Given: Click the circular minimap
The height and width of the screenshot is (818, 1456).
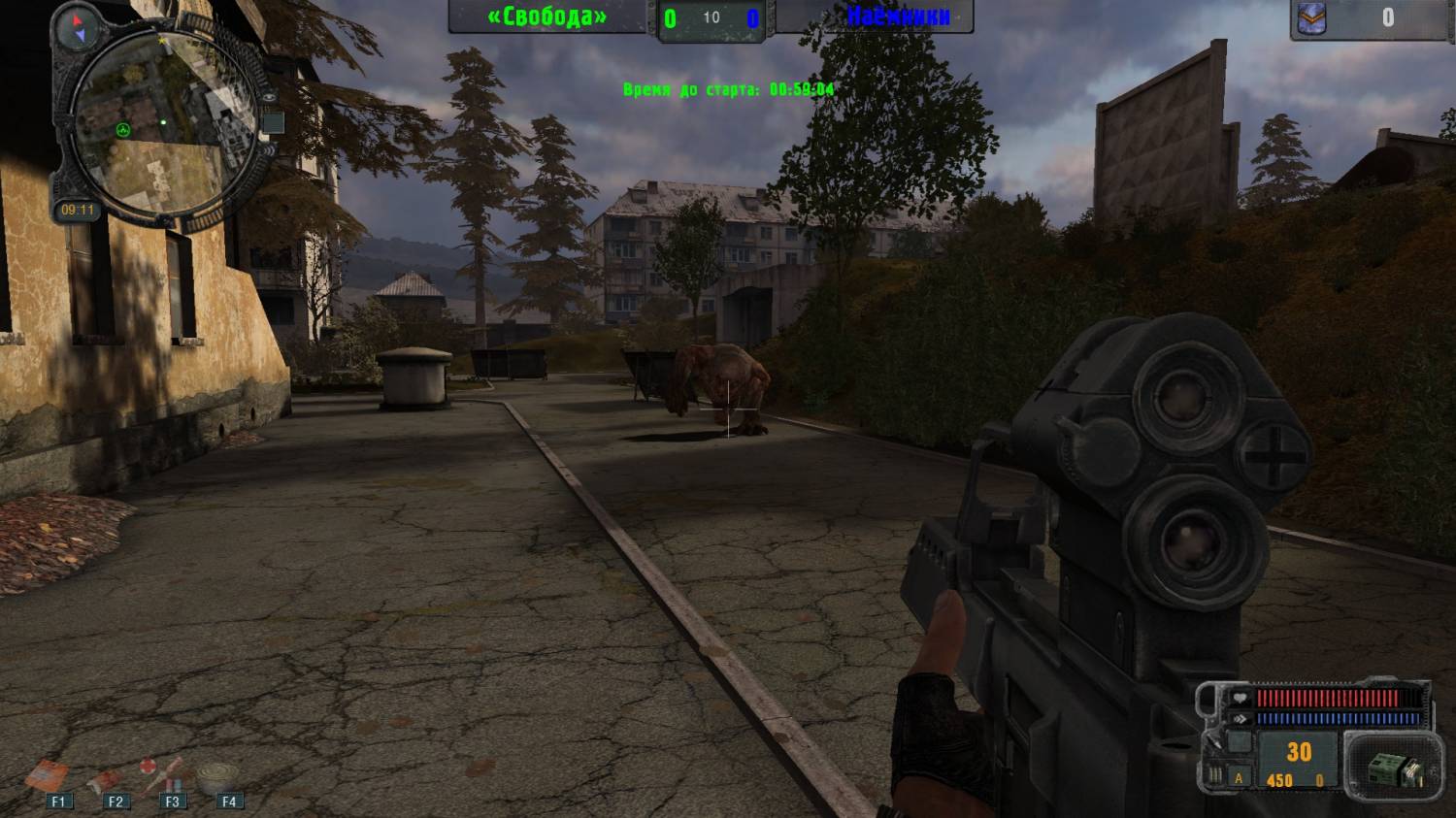Looking at the screenshot, I should [160, 121].
